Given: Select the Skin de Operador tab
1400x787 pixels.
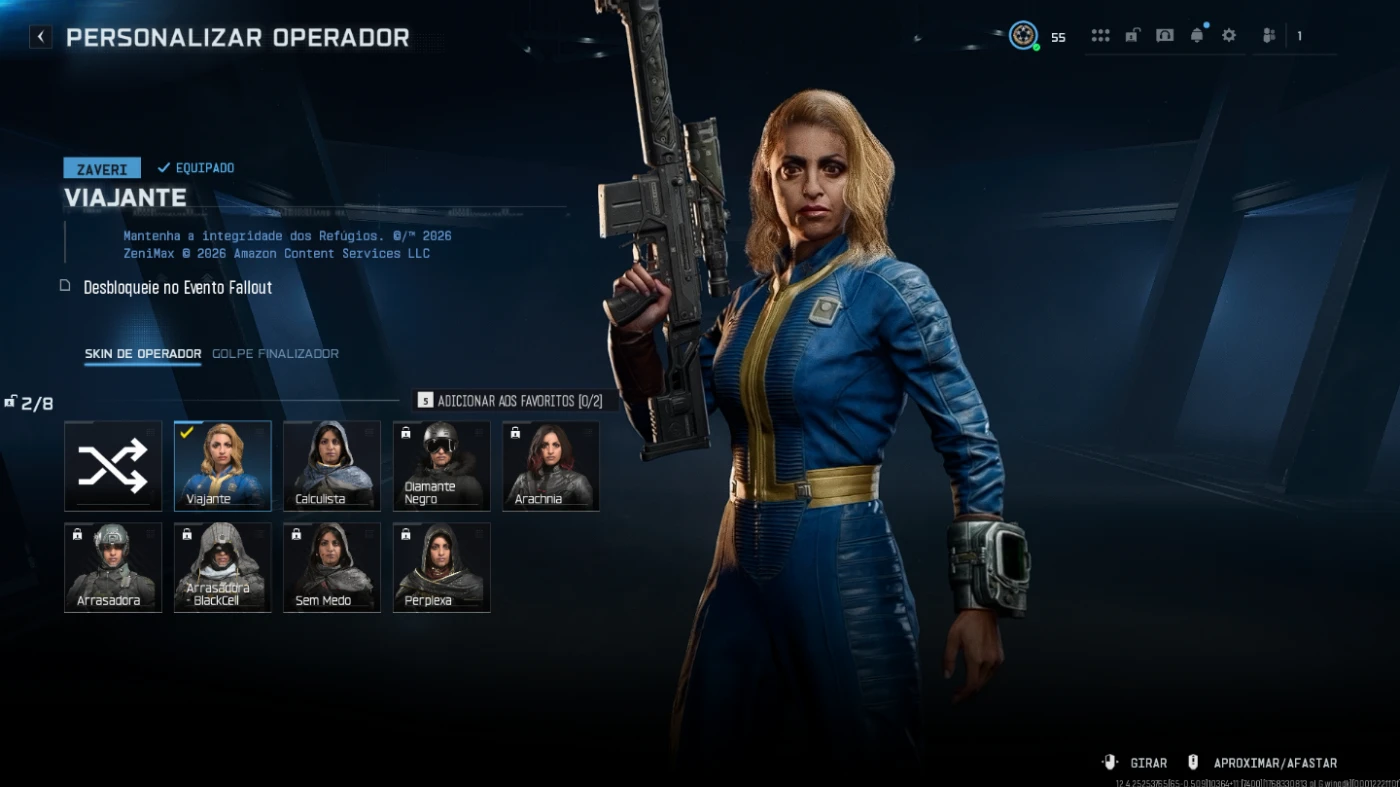Looking at the screenshot, I should coord(142,354).
